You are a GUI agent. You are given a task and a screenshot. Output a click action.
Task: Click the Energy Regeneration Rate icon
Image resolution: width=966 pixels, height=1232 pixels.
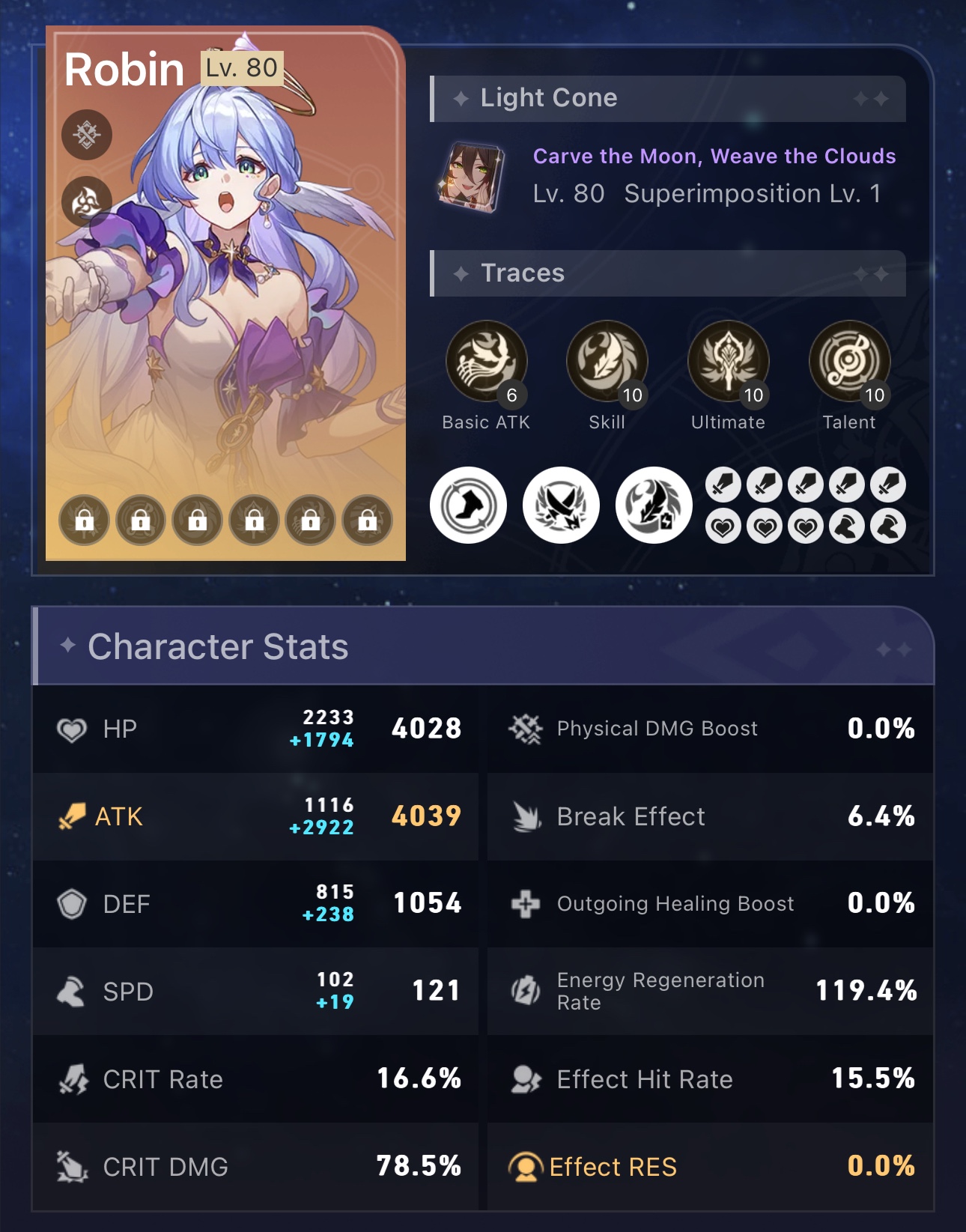pos(524,992)
